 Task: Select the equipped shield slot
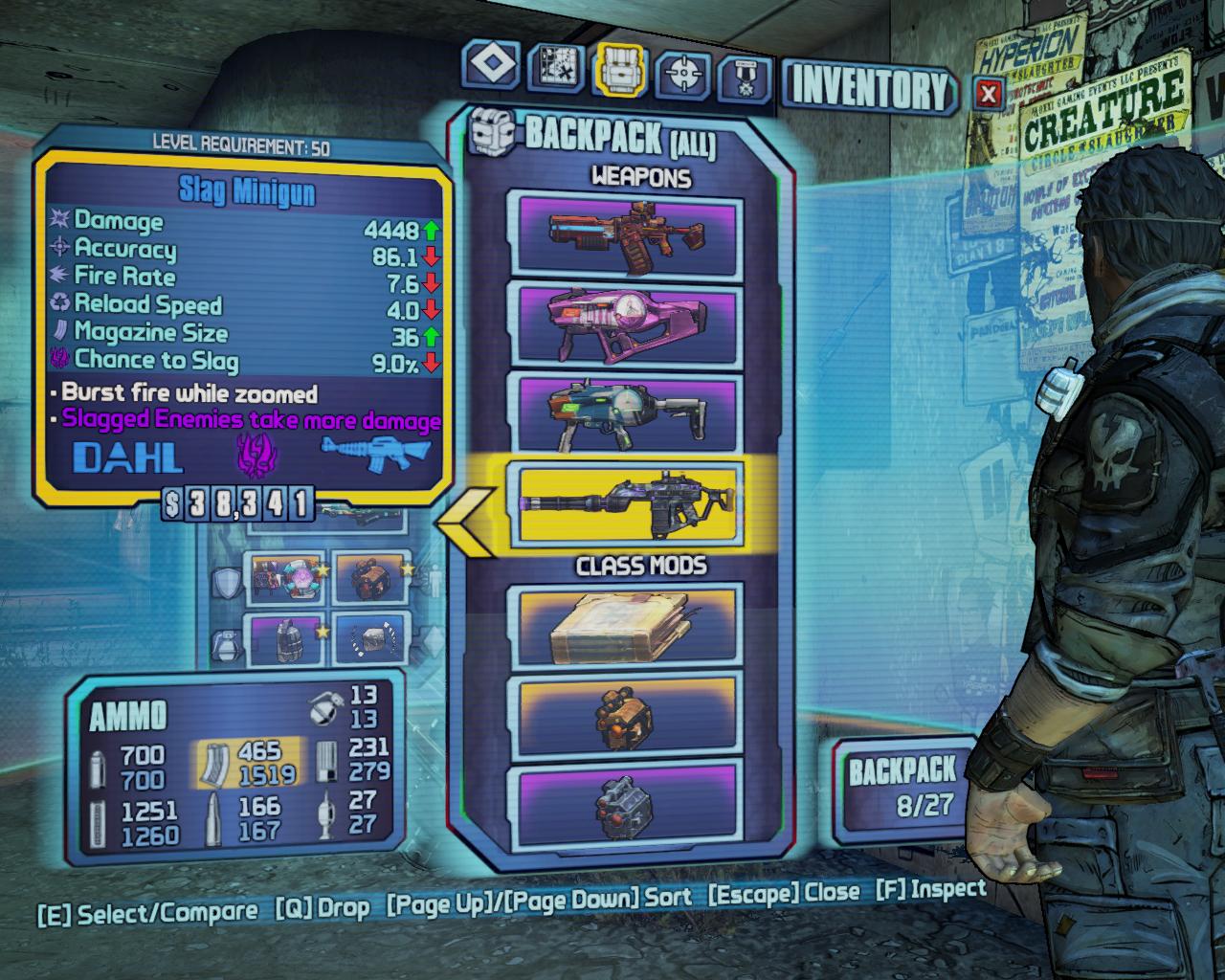coord(286,579)
